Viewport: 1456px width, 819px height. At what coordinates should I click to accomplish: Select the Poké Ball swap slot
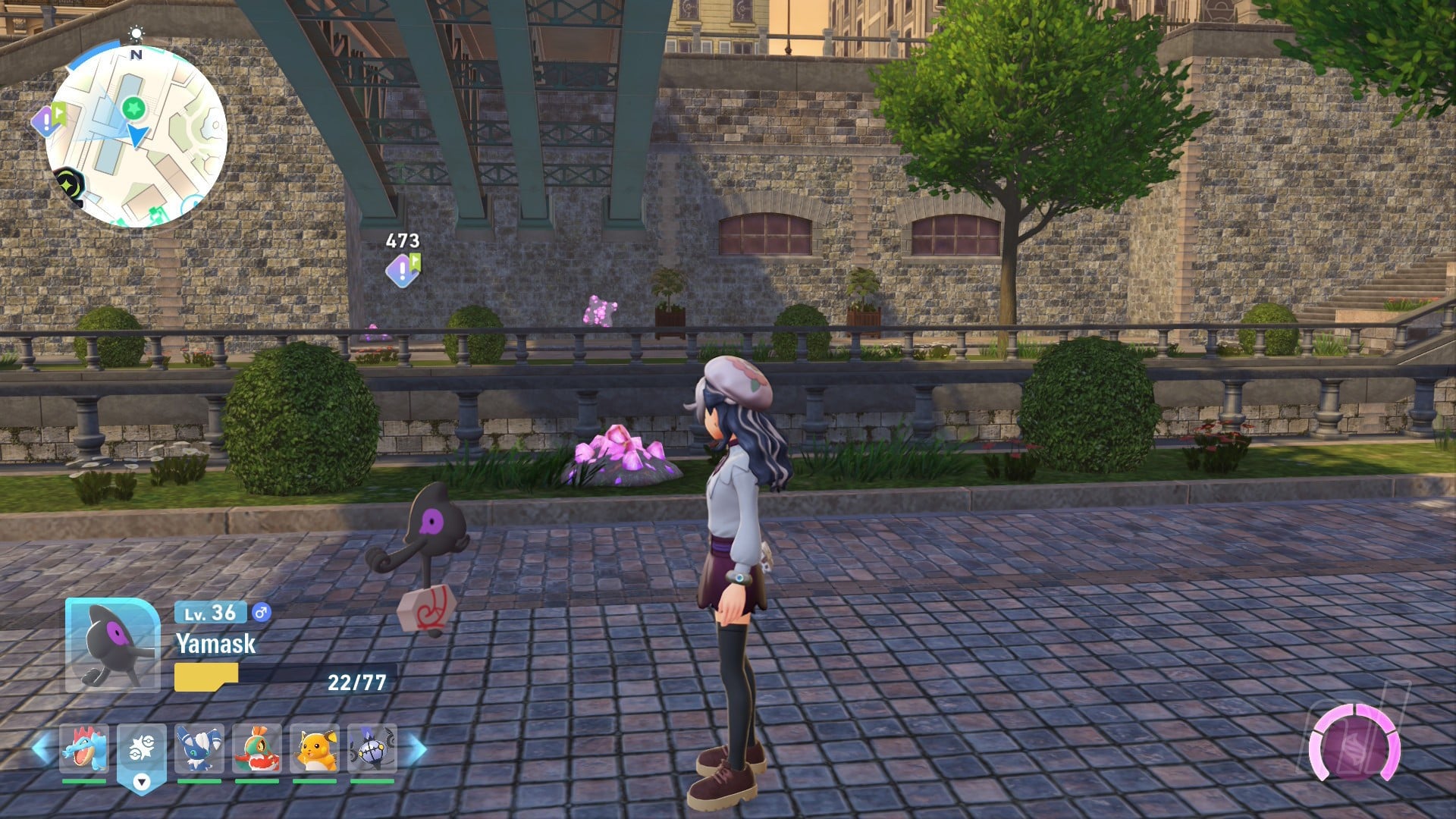tap(141, 749)
